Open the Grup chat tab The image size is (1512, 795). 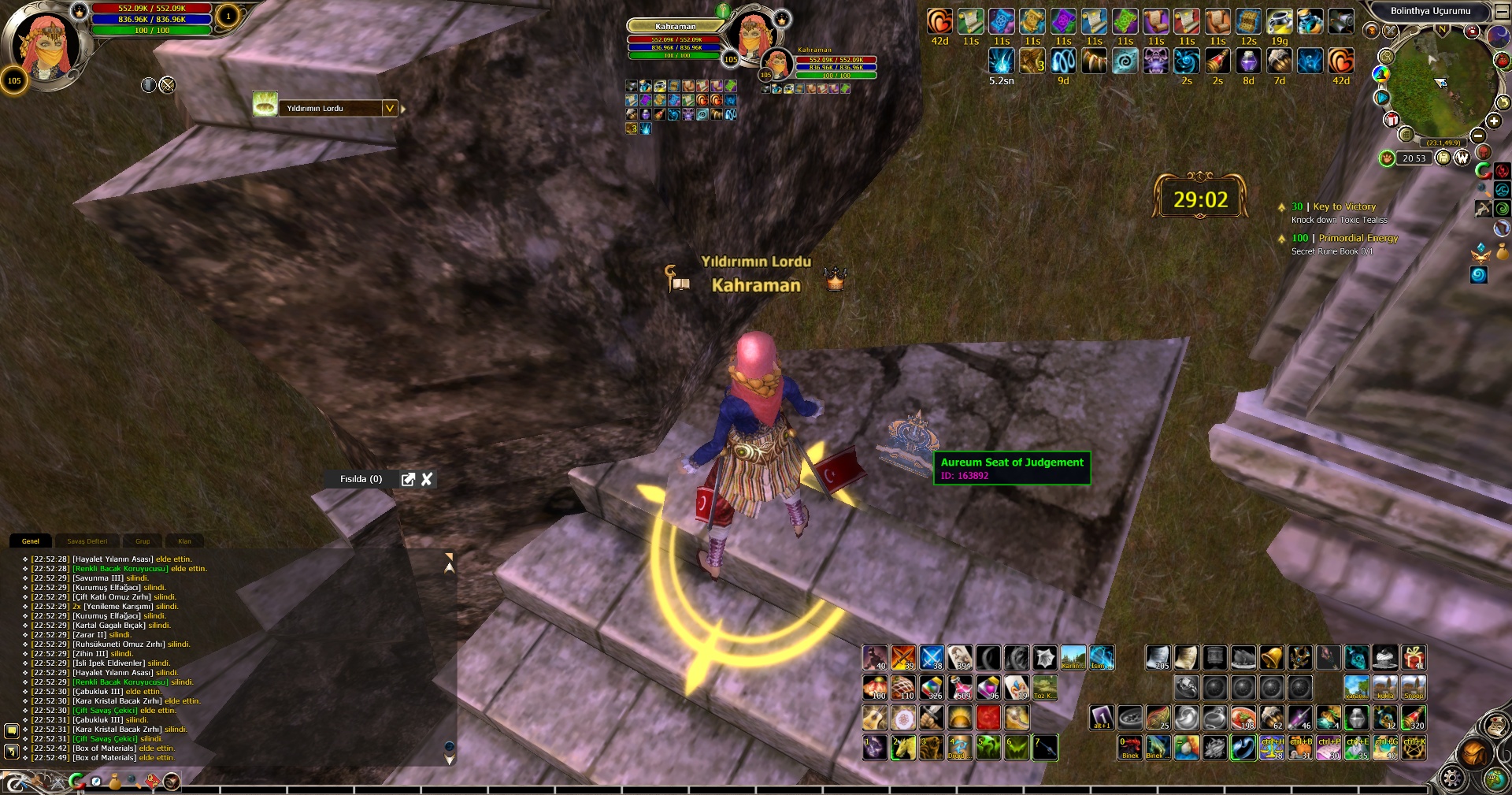tap(143, 541)
